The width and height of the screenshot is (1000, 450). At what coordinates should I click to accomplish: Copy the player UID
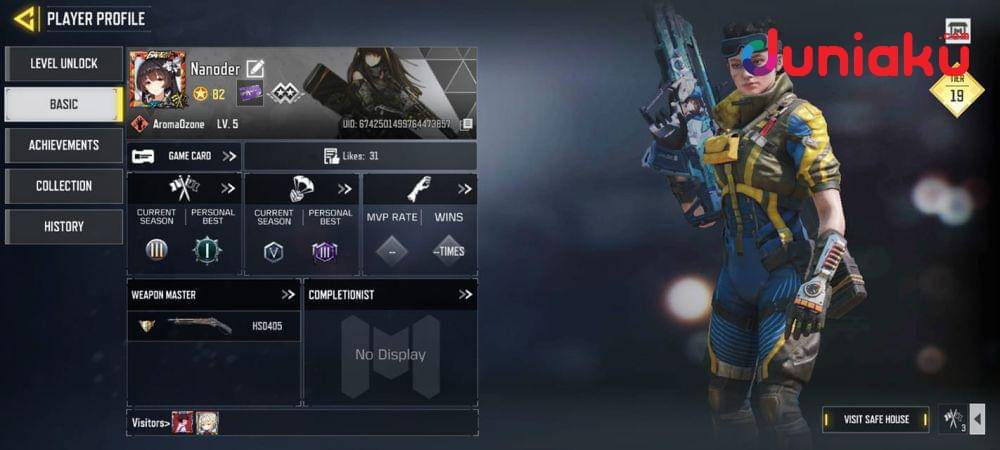(467, 125)
